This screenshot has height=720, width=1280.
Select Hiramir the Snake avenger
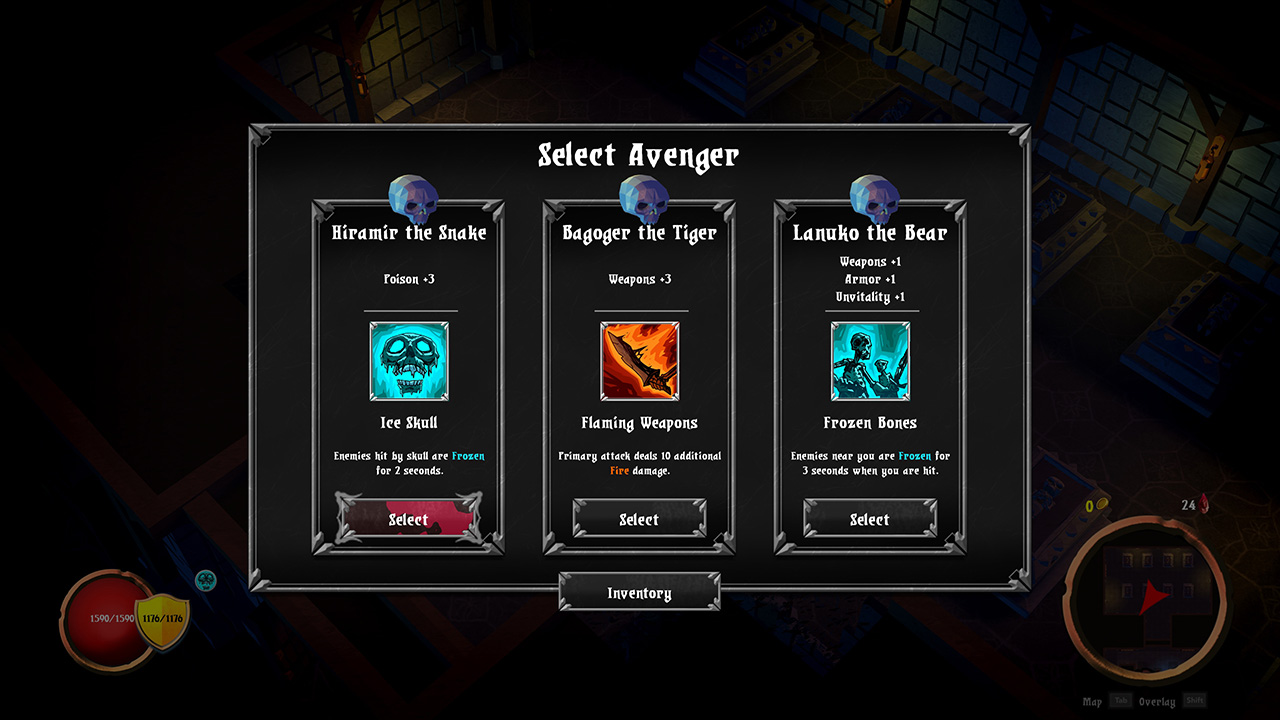click(409, 519)
